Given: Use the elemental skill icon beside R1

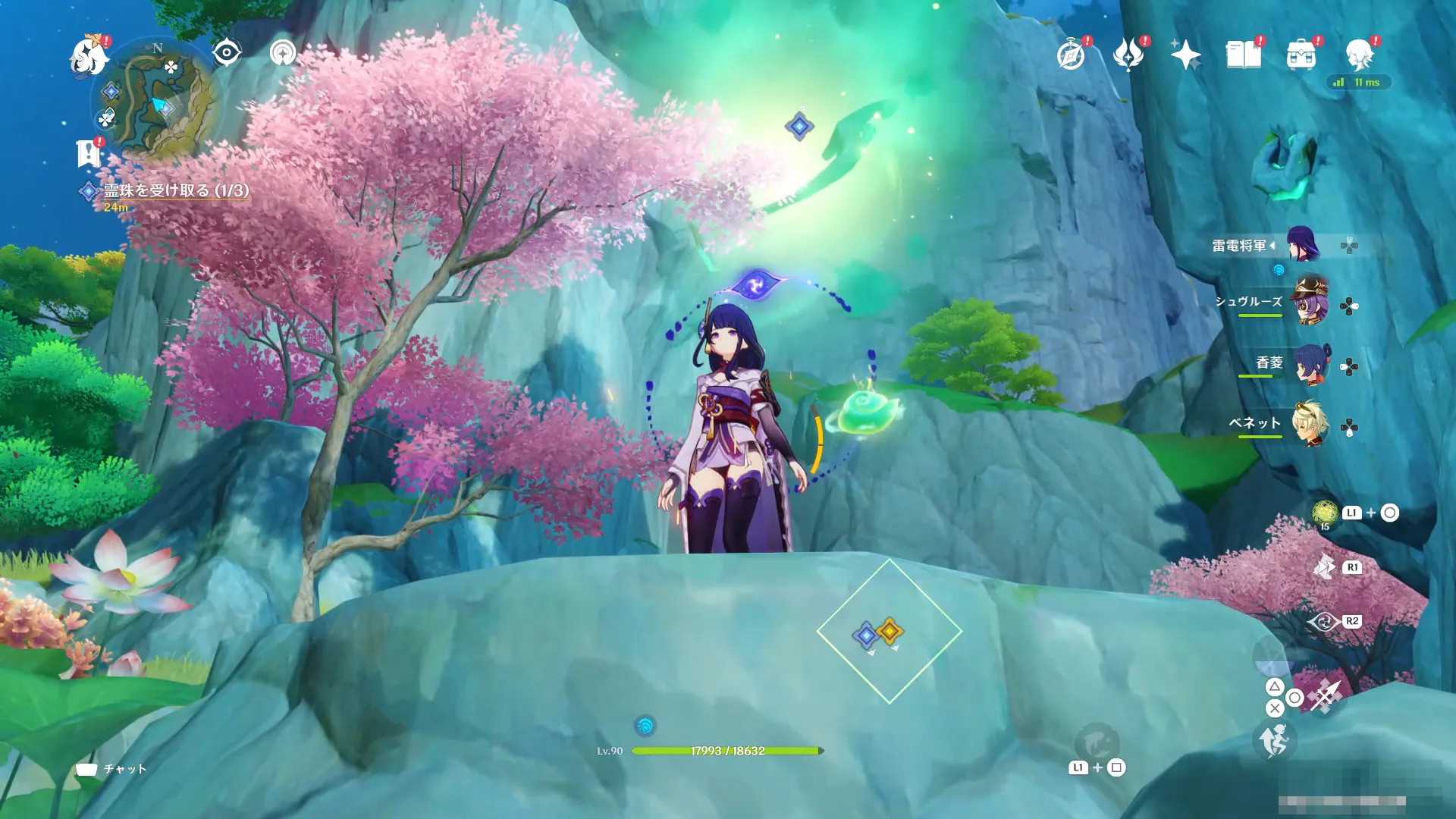Looking at the screenshot, I should 1325,567.
